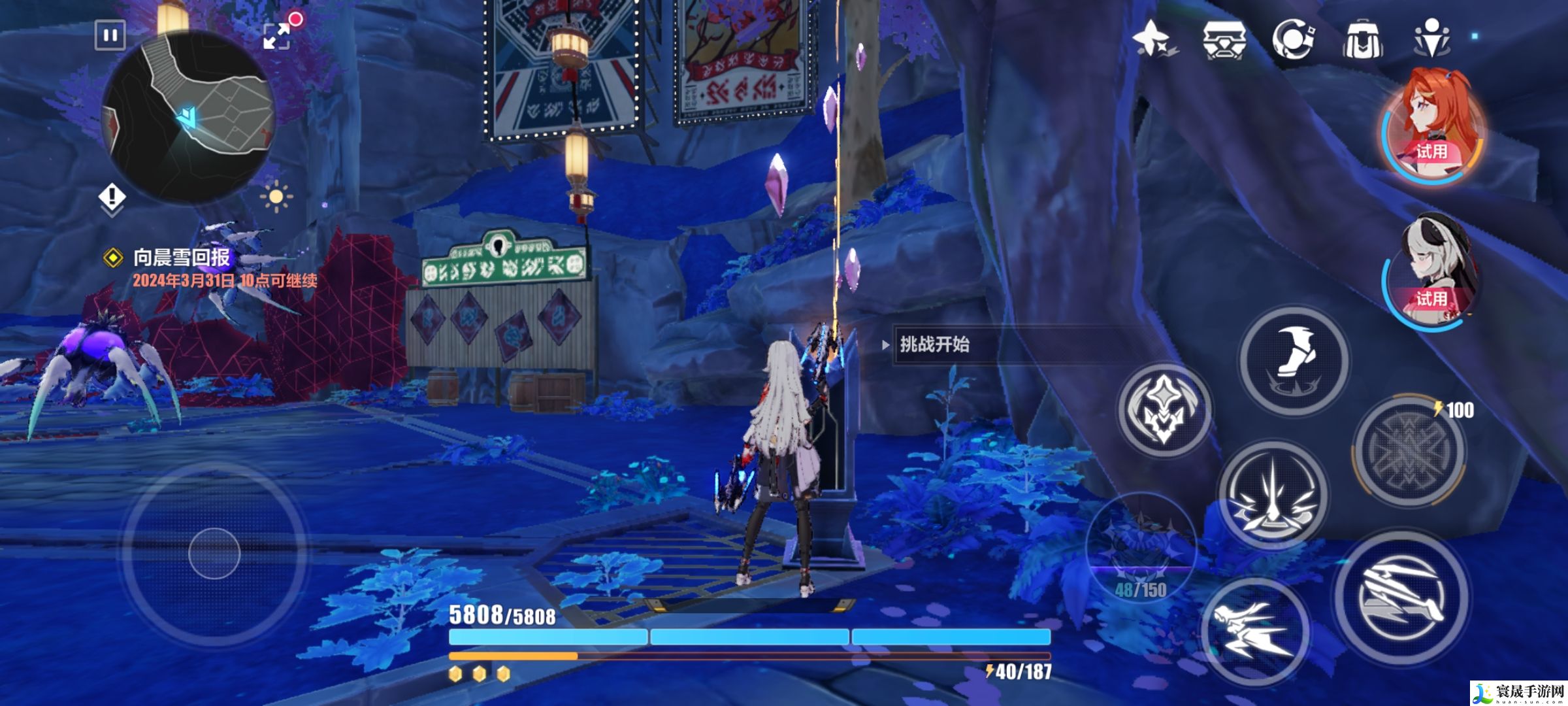Select the 挑战开始 prompt
The height and width of the screenshot is (706, 1568).
point(934,345)
